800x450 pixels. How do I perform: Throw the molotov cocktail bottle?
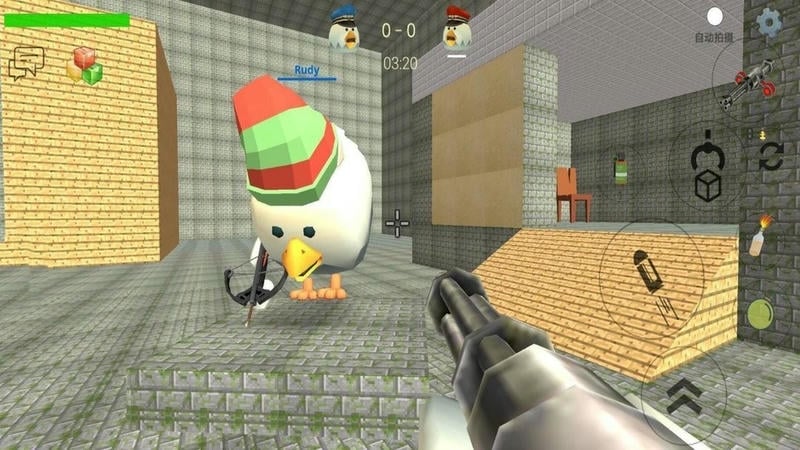pos(762,234)
